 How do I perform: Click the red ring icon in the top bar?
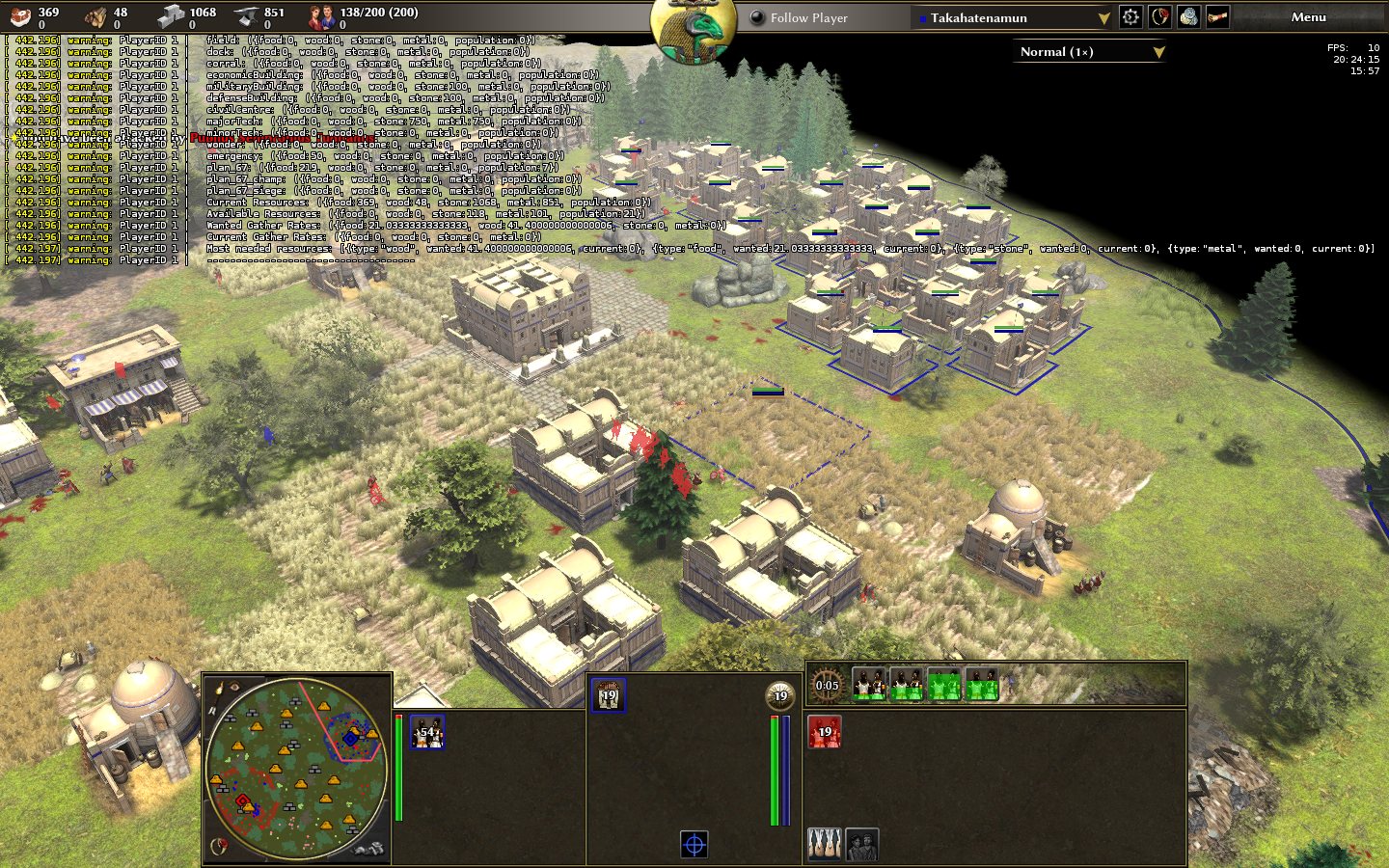[1159, 17]
